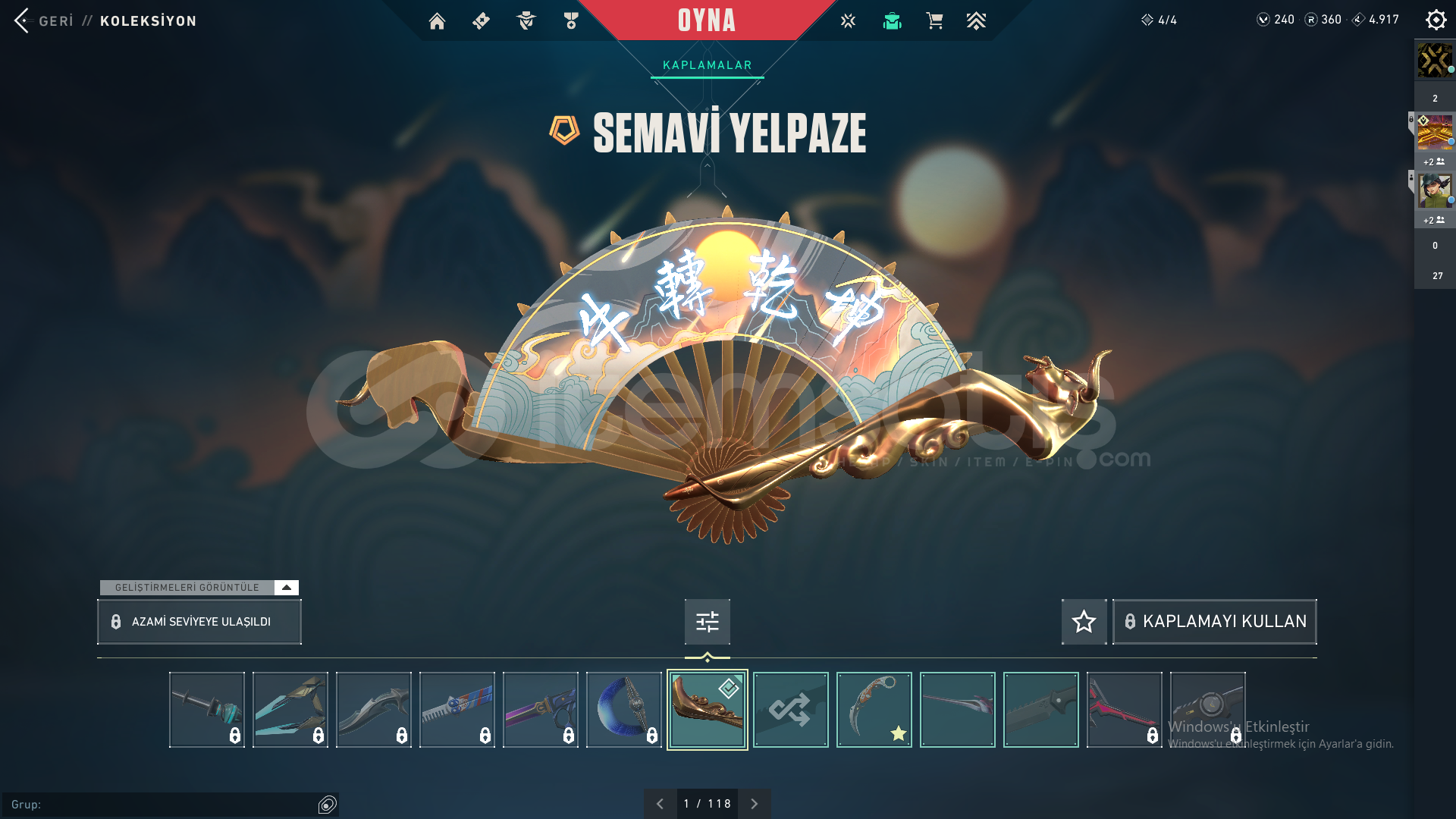The height and width of the screenshot is (819, 1456).
Task: Open the home screen icon
Action: [x=437, y=21]
